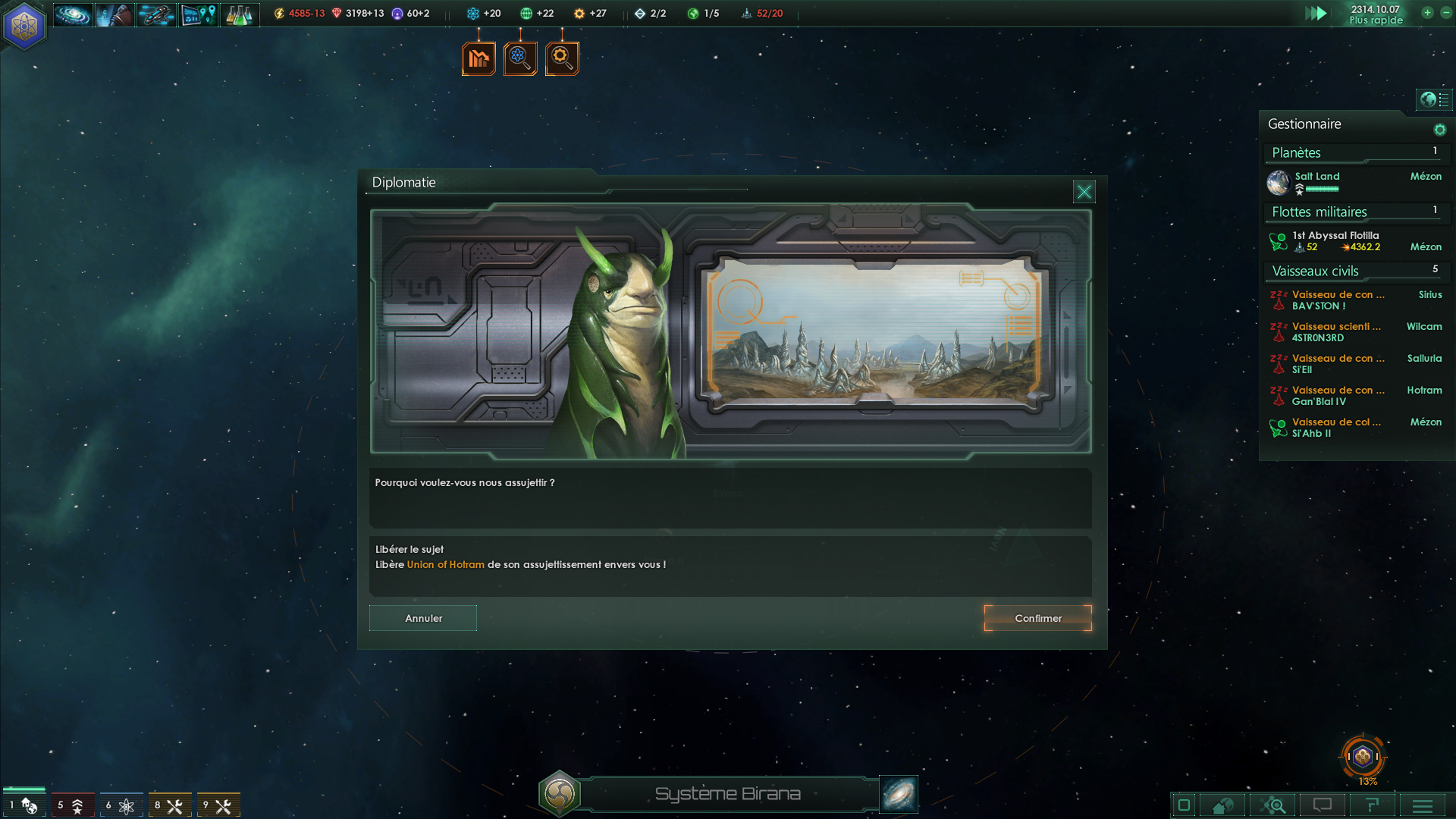Open the research flasks icon

[240, 14]
